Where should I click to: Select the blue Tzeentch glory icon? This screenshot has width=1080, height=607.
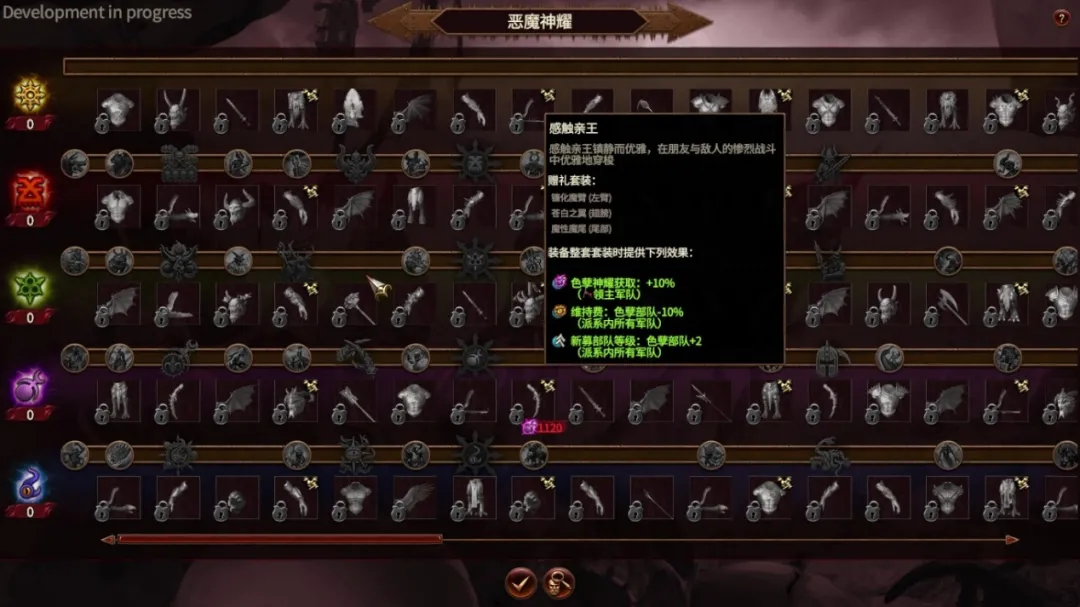(x=31, y=484)
